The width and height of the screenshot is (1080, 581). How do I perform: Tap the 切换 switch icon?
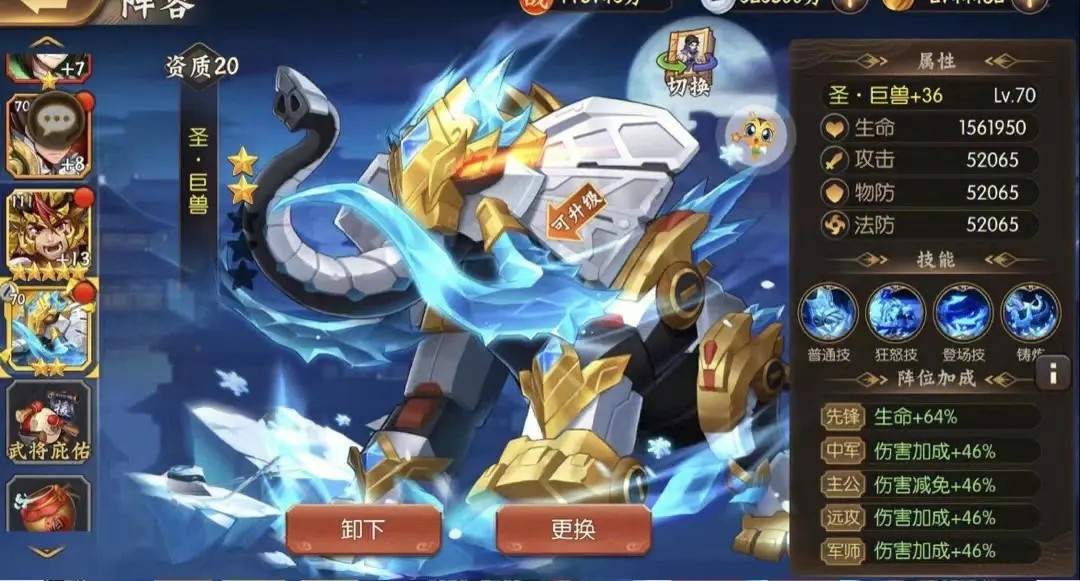[689, 64]
